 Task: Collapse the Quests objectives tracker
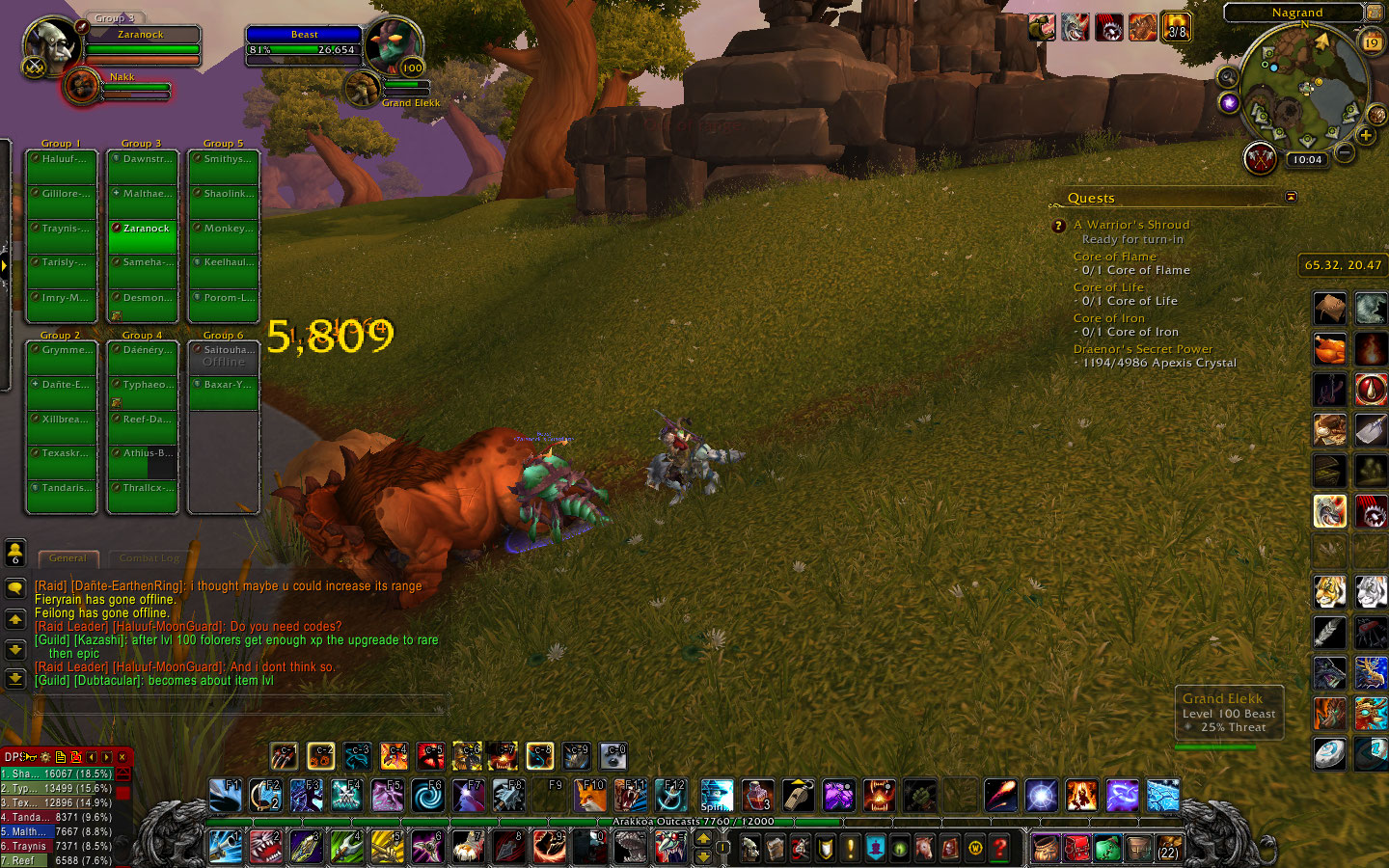(x=1291, y=197)
